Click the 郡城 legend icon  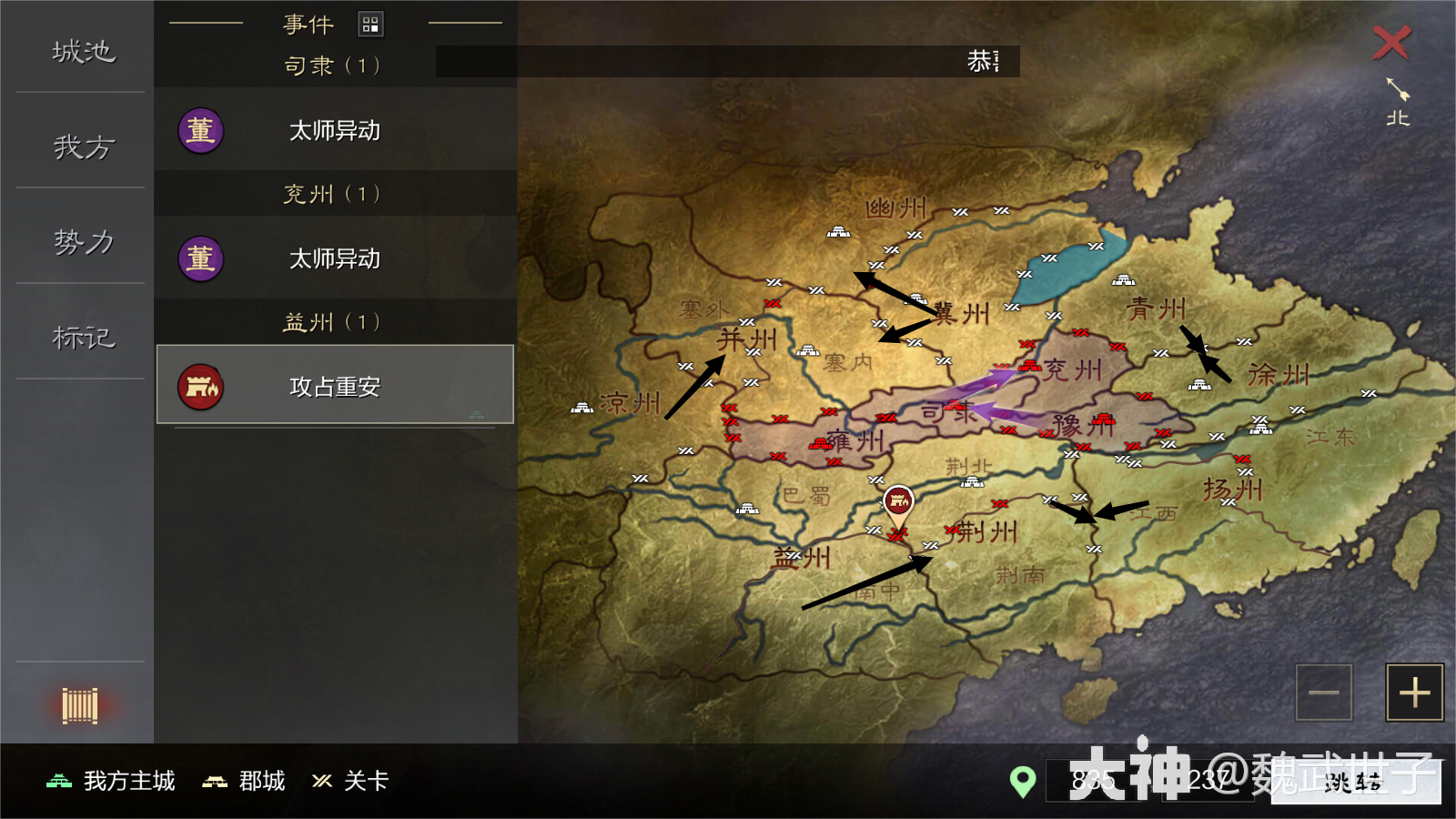pos(216,781)
